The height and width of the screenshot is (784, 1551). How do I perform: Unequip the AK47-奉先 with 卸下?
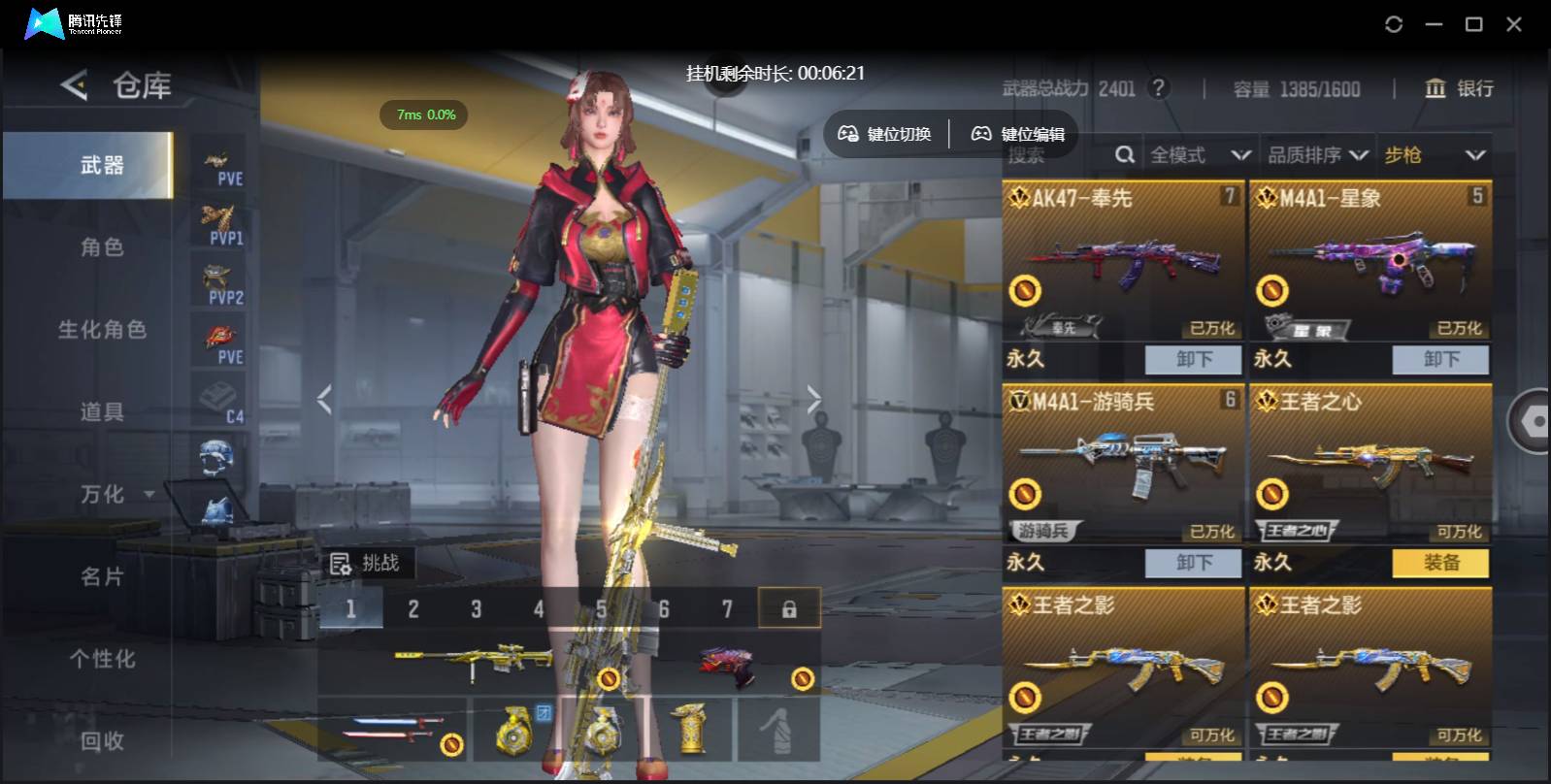1194,360
